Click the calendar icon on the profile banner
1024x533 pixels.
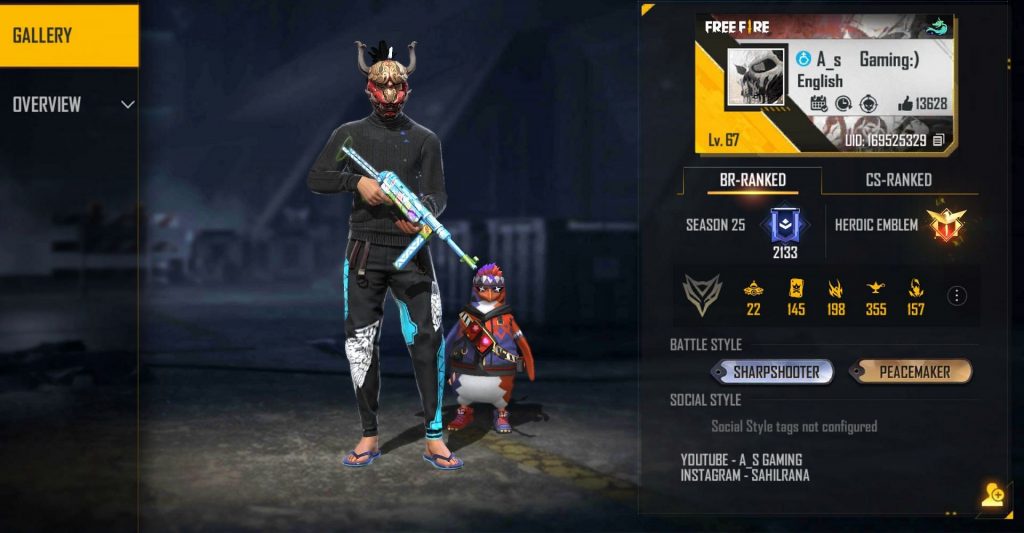pyautogui.click(x=818, y=103)
